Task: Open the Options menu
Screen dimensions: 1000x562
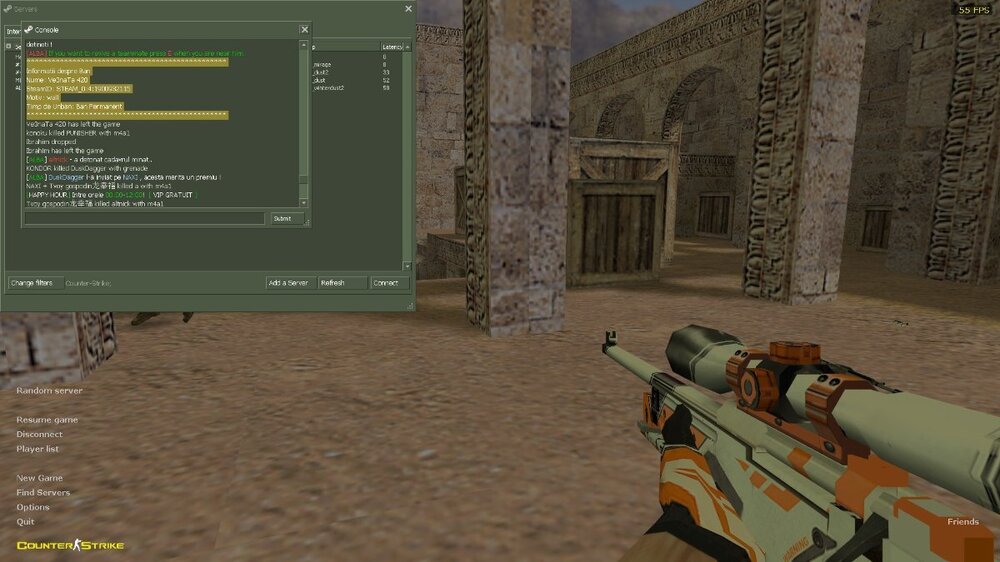Action: pos(33,507)
